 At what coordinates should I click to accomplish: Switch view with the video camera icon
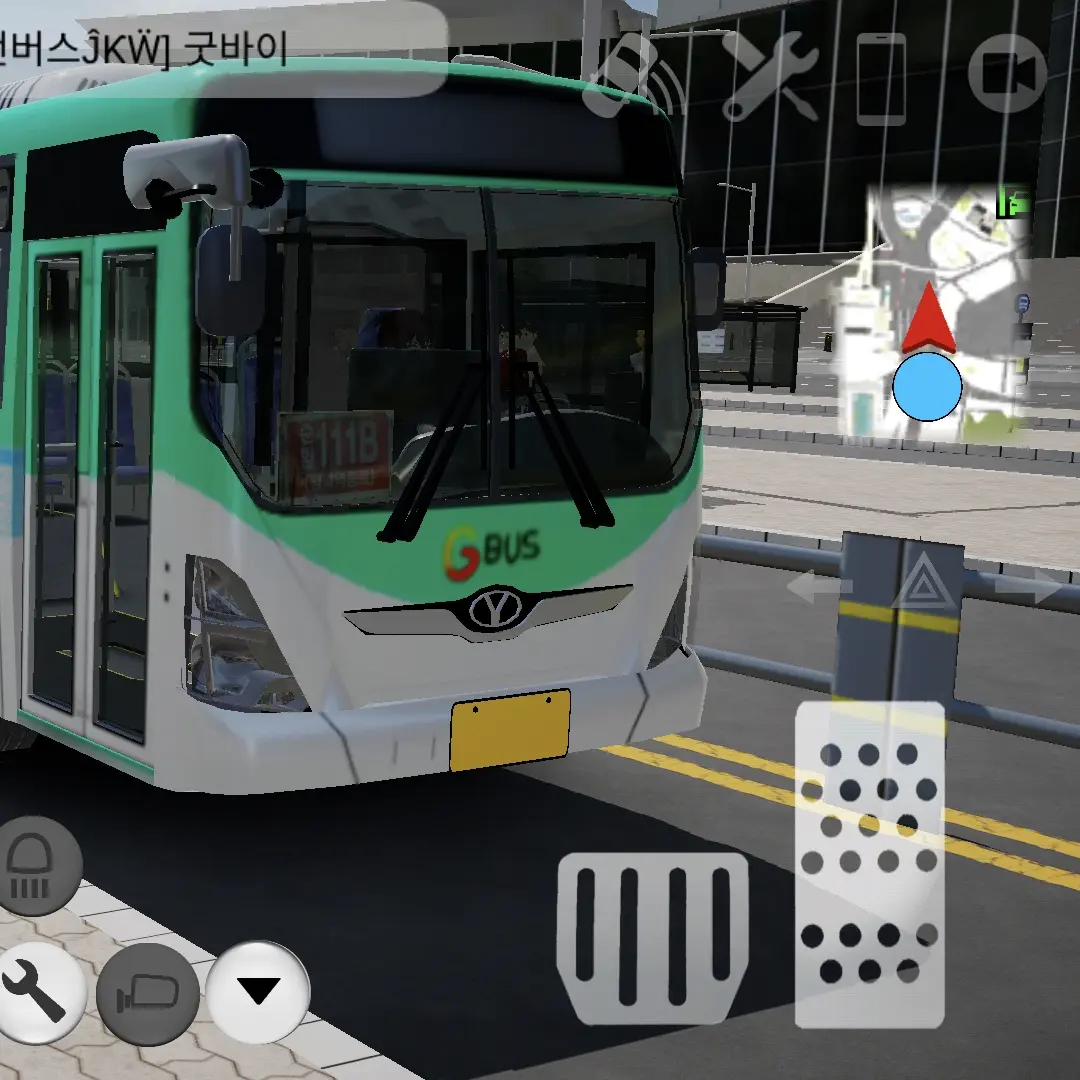(1007, 75)
